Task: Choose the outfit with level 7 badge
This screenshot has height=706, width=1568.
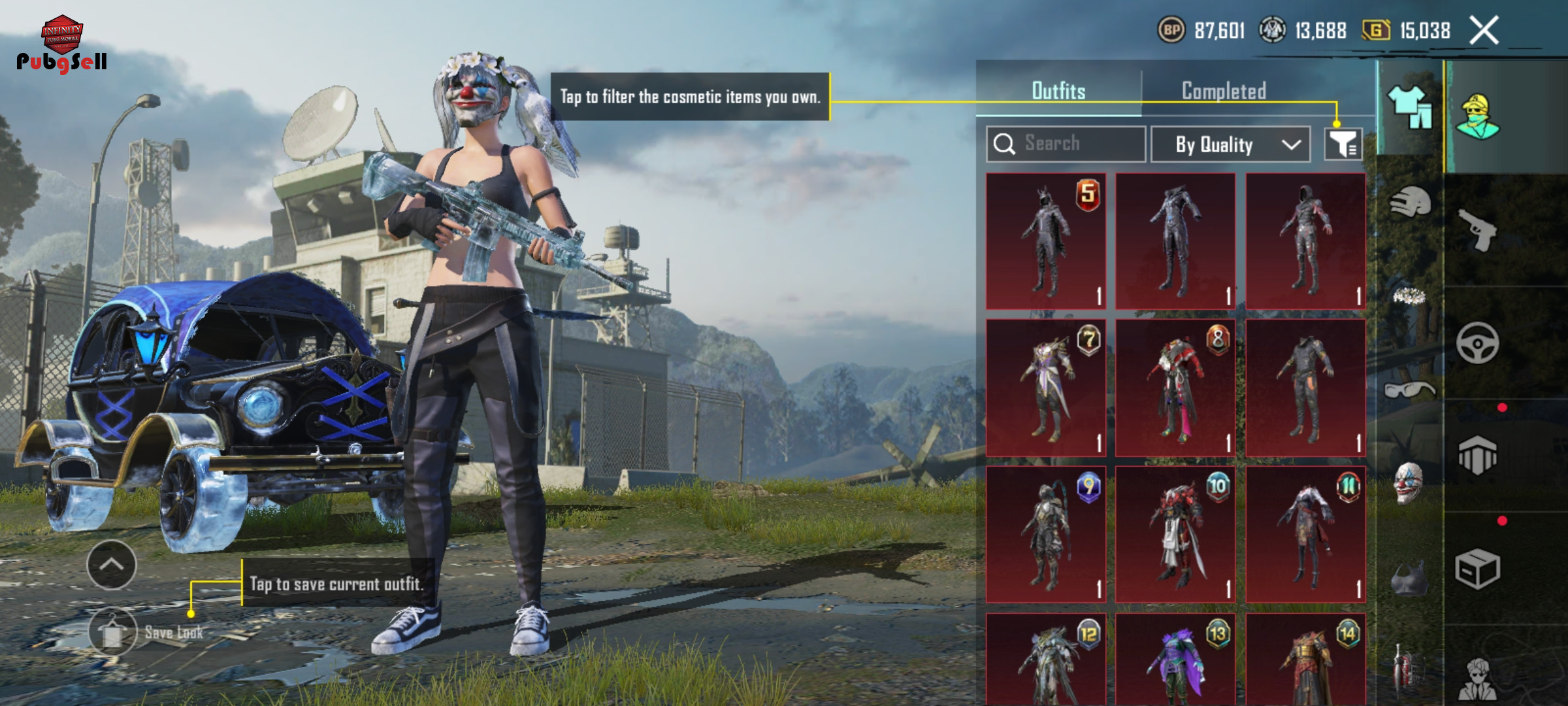Action: 1045,388
